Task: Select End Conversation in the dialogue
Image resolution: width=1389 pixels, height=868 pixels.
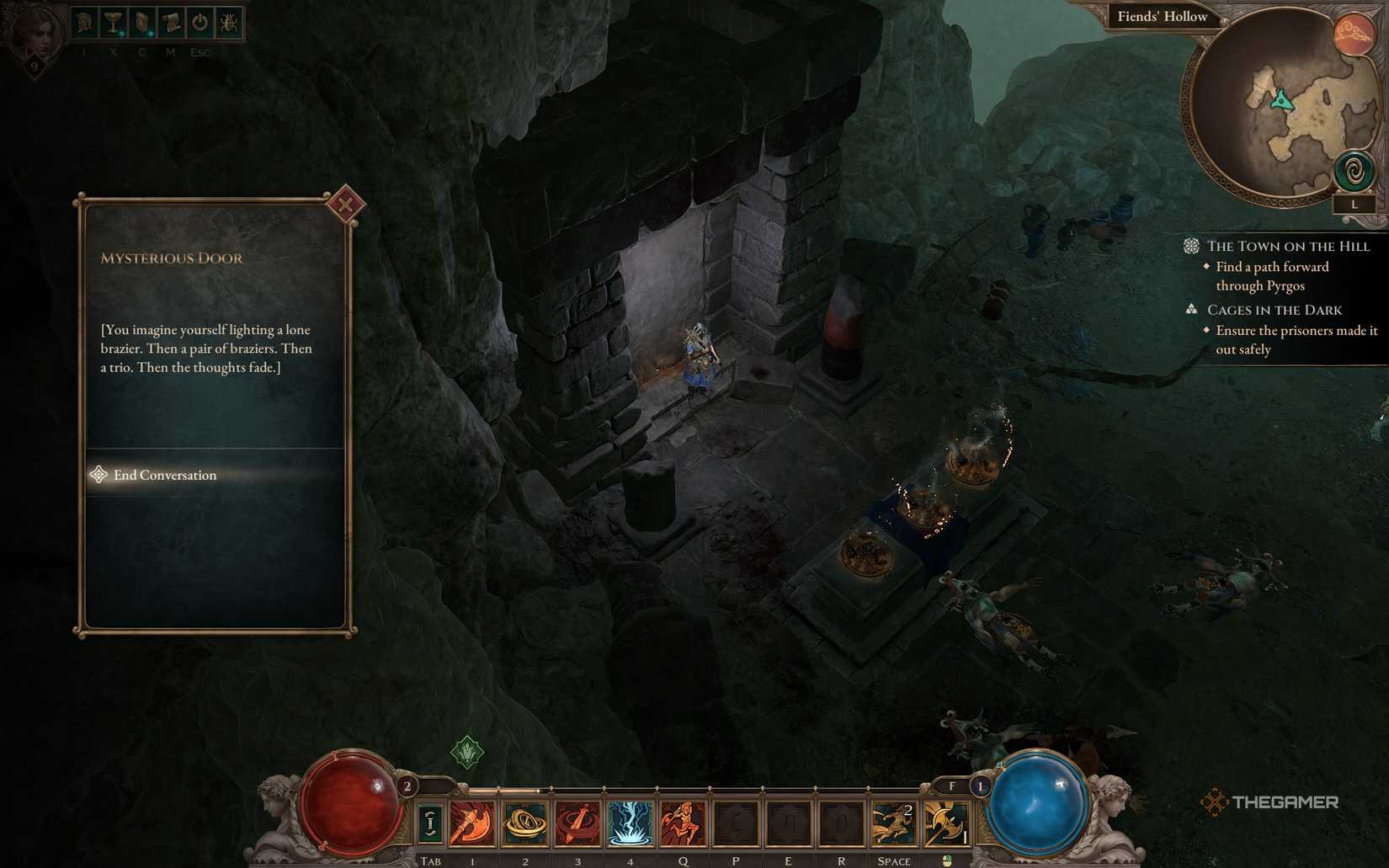Action: (x=165, y=475)
